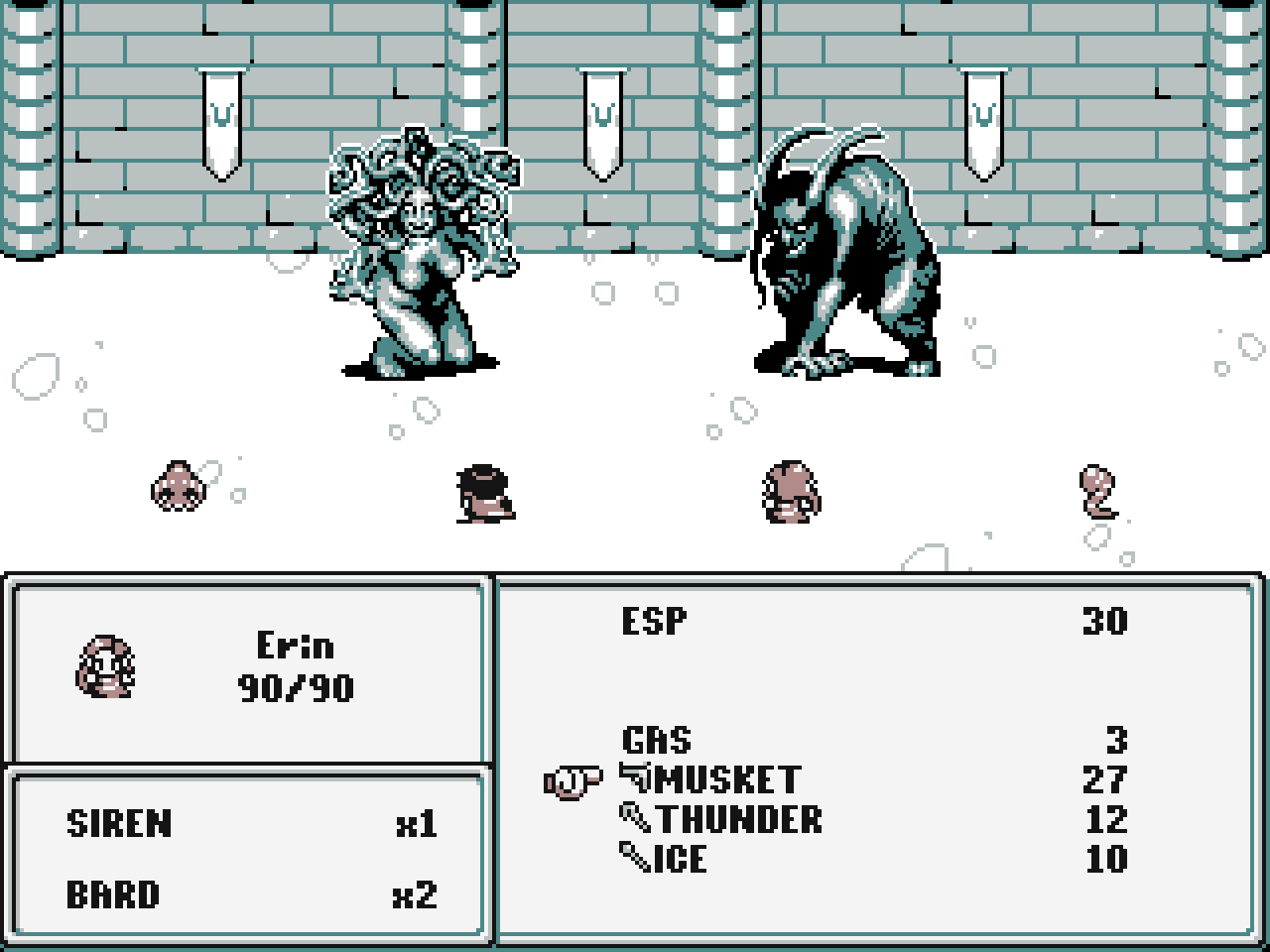
Task: Target the BARD enemy group entry
Action: click(112, 895)
